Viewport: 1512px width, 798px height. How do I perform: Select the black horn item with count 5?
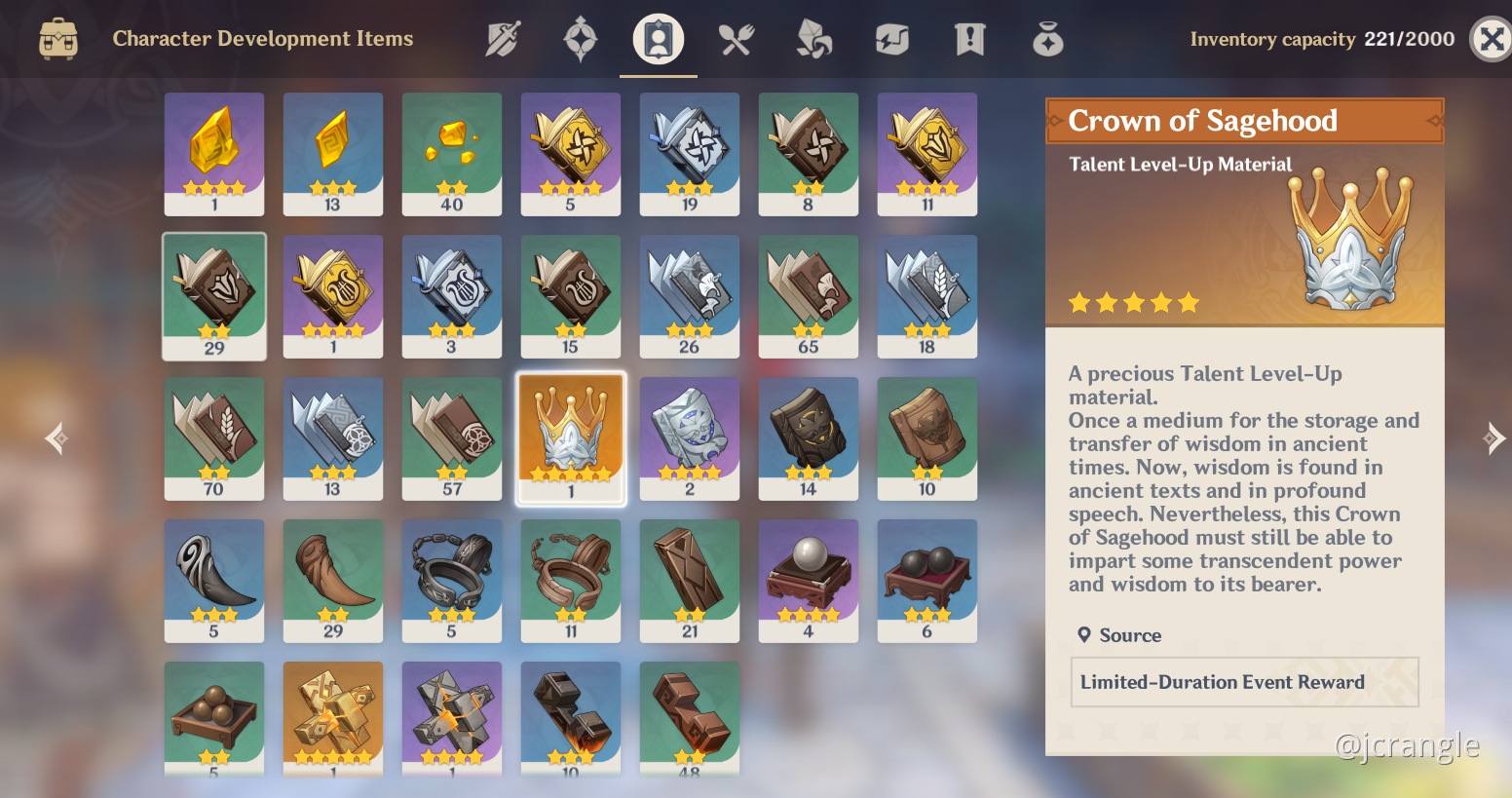213,581
